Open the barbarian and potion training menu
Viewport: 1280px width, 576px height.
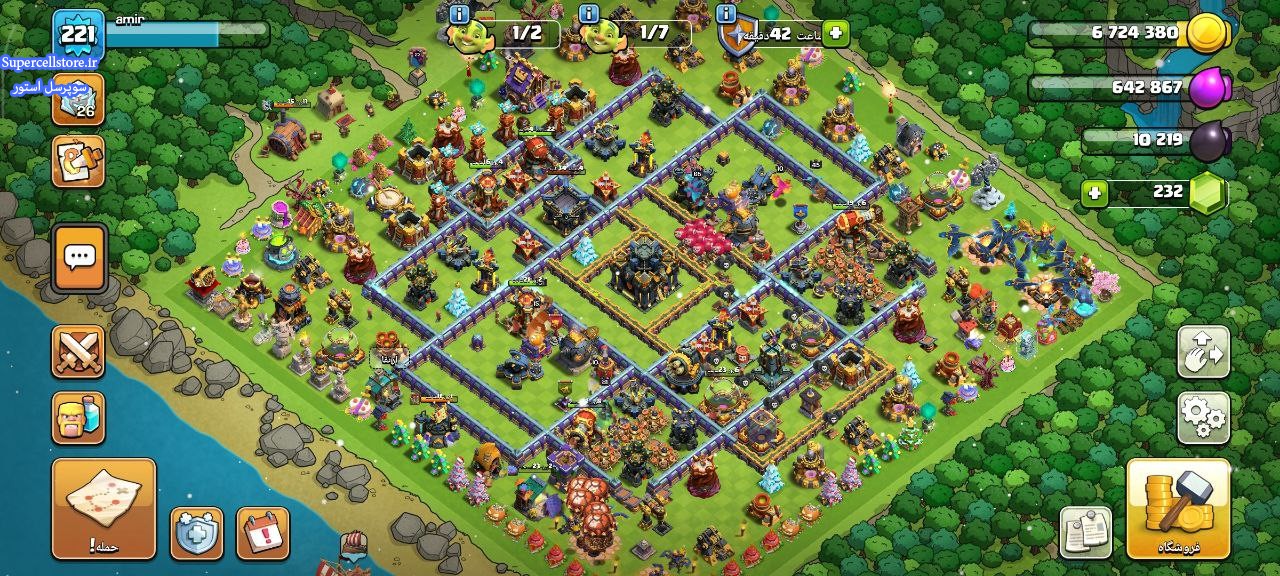(x=78, y=417)
